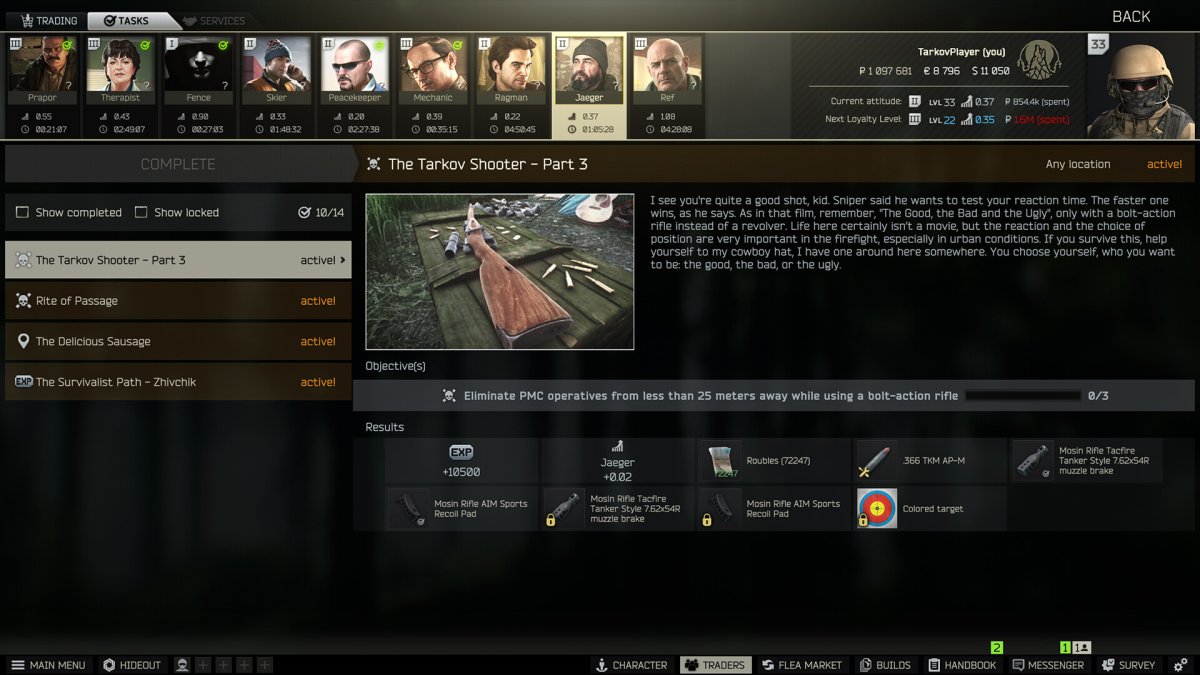Enable the Show locked checkbox
The image size is (1200, 675).
click(141, 212)
